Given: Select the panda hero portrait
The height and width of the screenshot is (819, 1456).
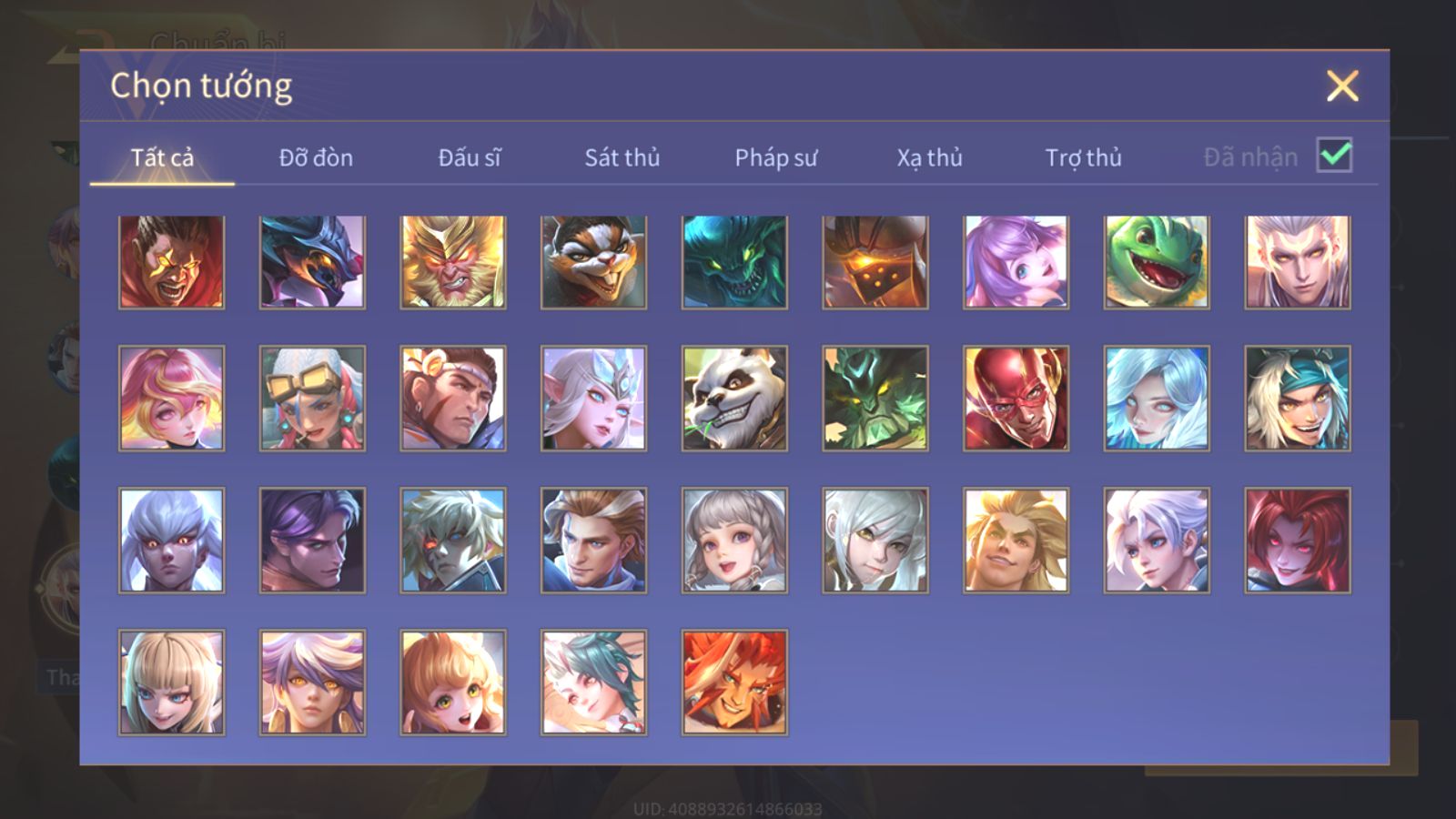Looking at the screenshot, I should 734,399.
